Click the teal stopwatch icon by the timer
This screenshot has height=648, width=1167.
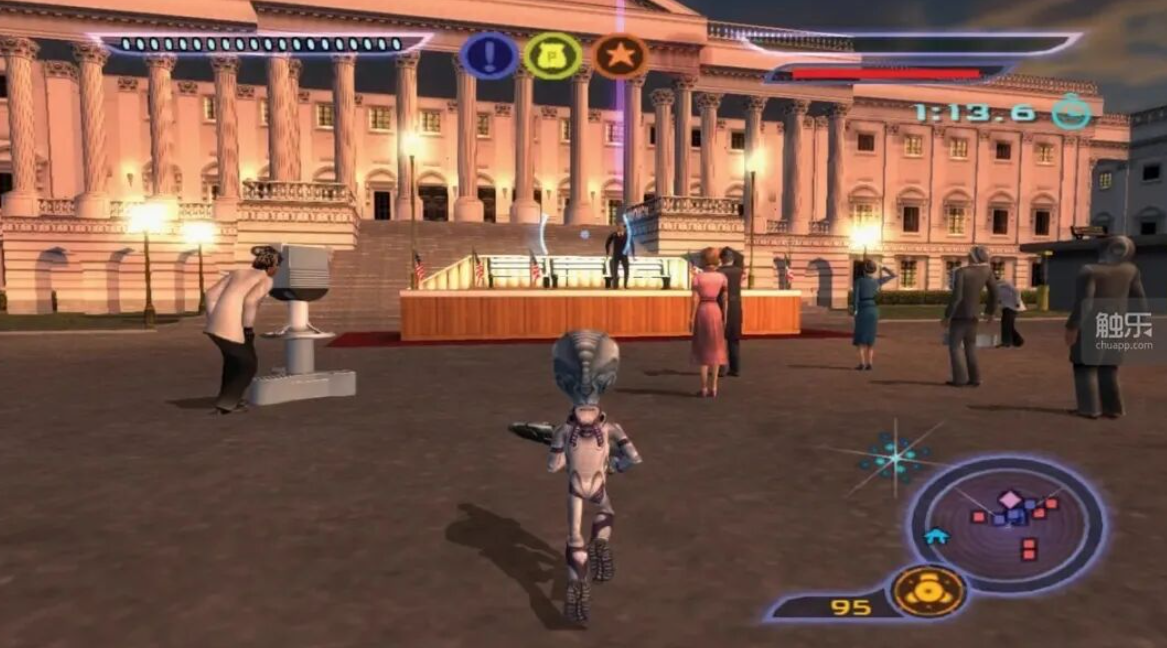1071,112
